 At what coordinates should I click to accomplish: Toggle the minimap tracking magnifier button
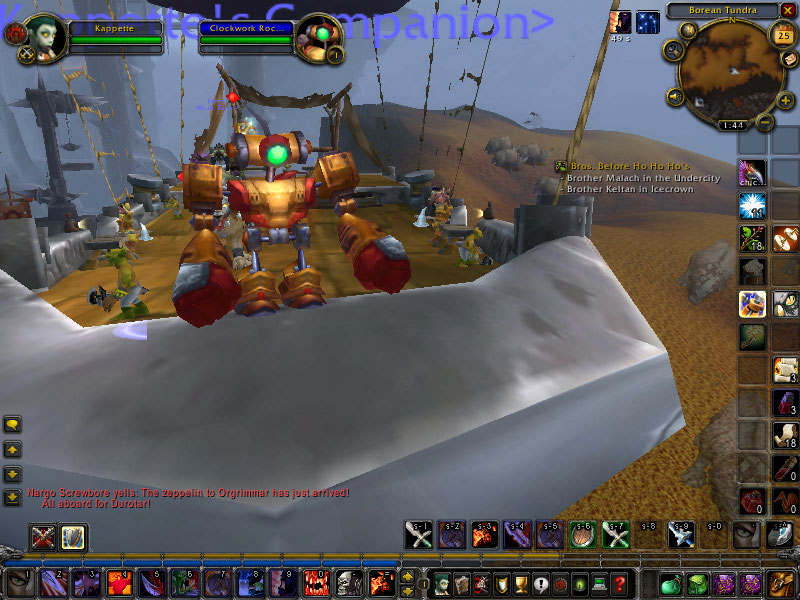click(x=672, y=48)
